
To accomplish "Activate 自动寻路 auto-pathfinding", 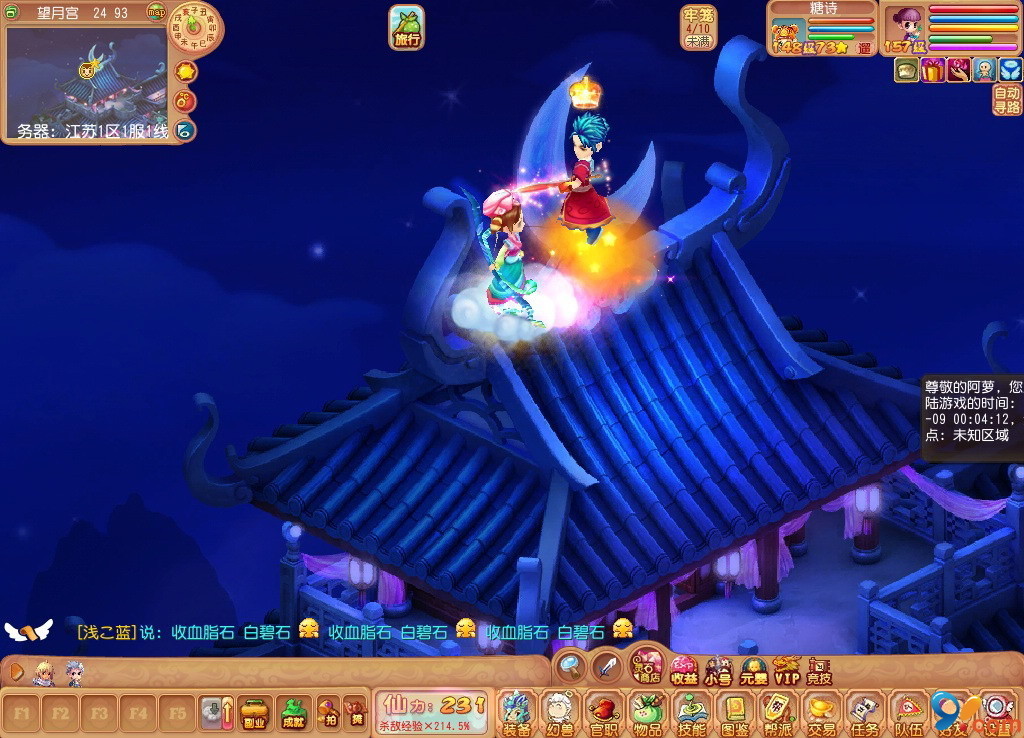I will coord(1007,100).
